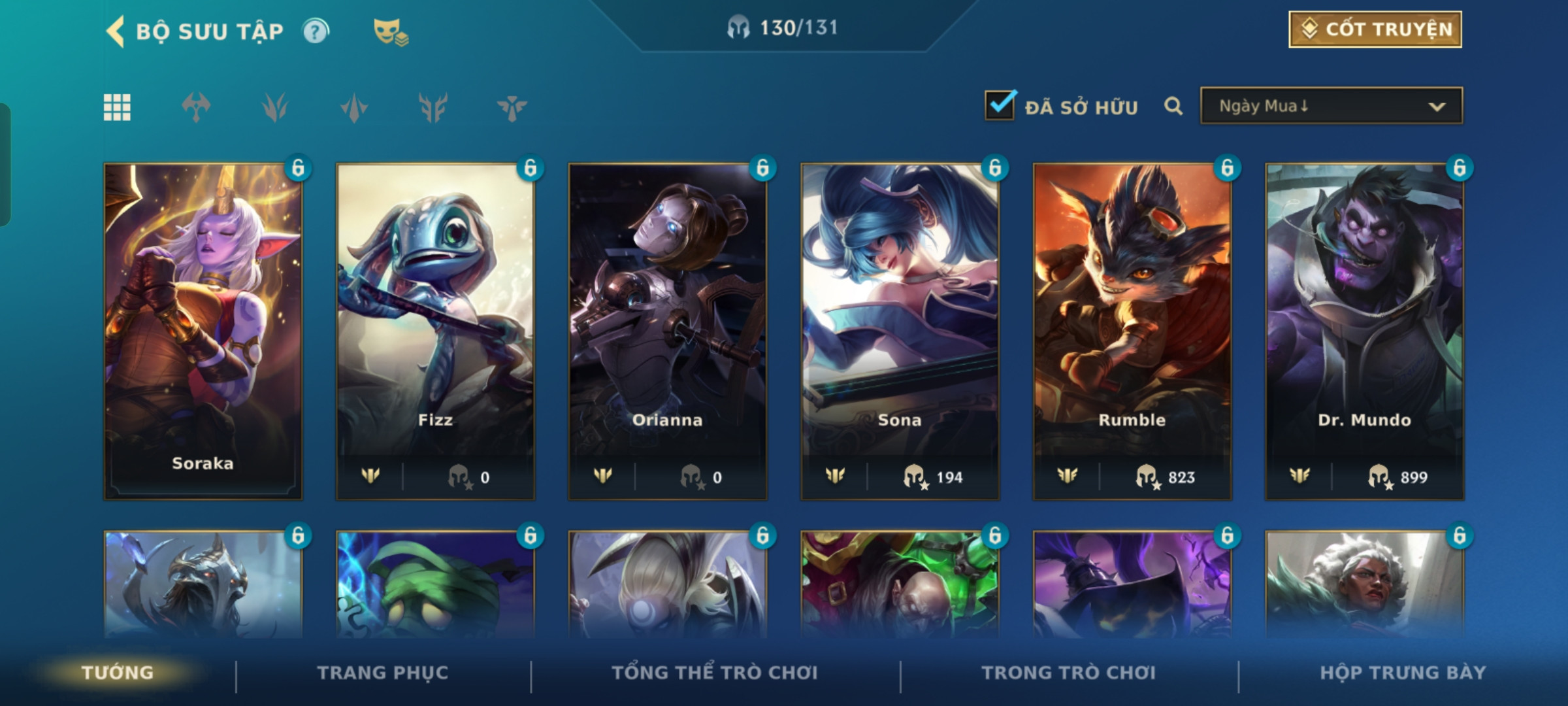Switch to the Tổng Thể Trò Chơi tab
This screenshot has height=706, width=1568.
click(x=715, y=673)
